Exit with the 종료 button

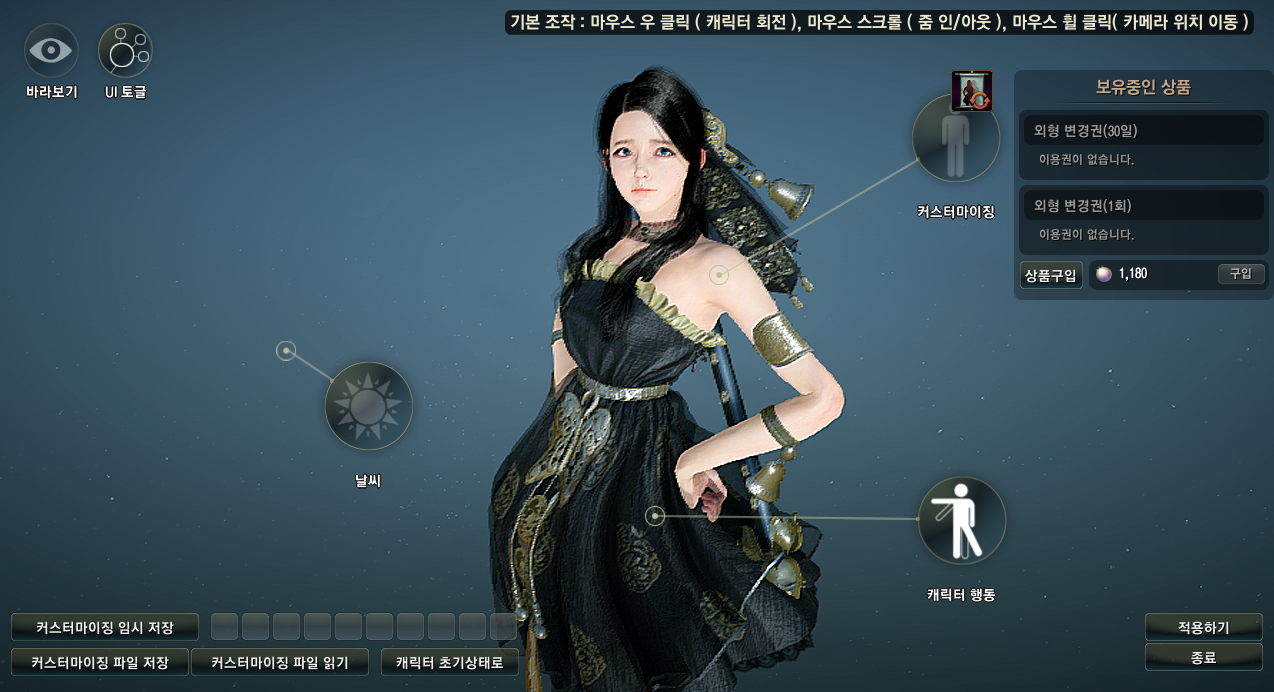click(x=1203, y=657)
